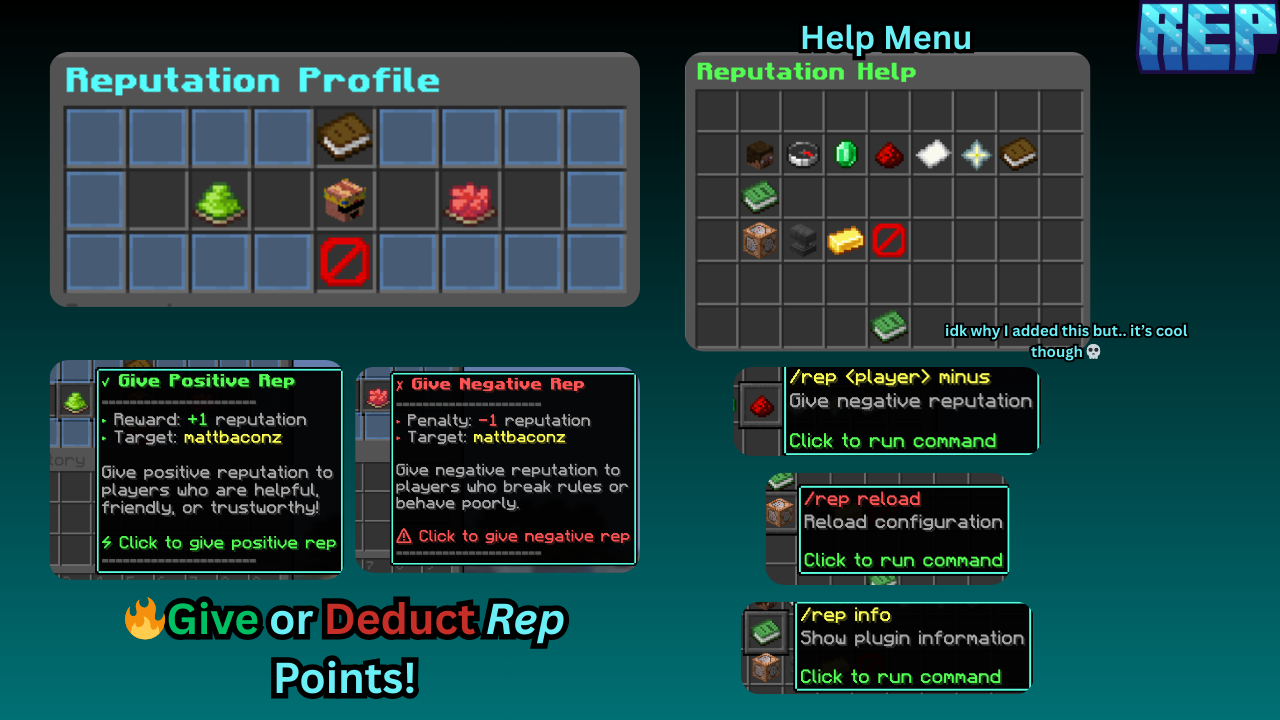1280x720 pixels.
Task: Choose the gold ingot in Reputation Help
Action: (846, 240)
